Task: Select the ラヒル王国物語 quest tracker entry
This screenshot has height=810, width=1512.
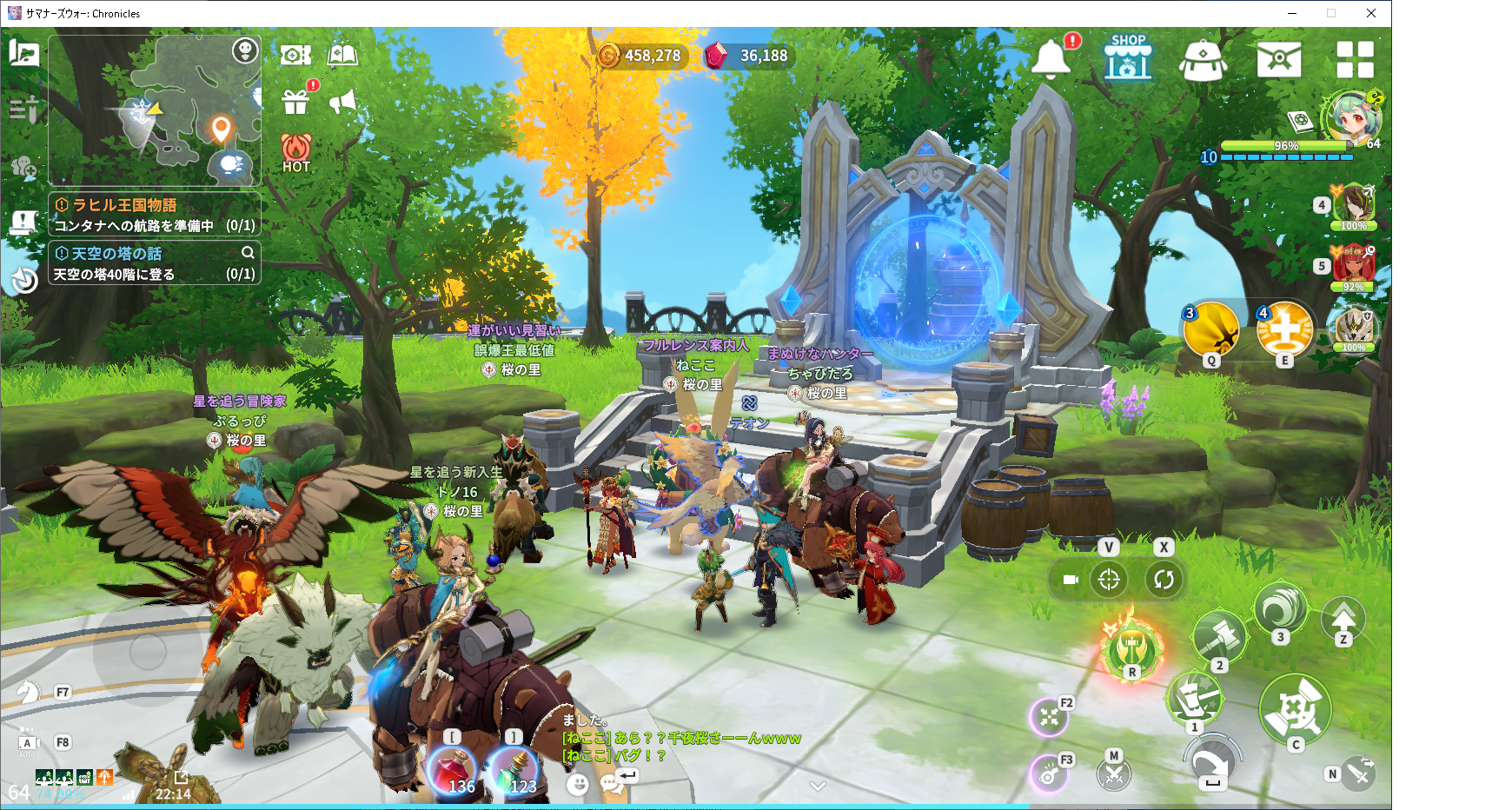Action: [x=155, y=215]
